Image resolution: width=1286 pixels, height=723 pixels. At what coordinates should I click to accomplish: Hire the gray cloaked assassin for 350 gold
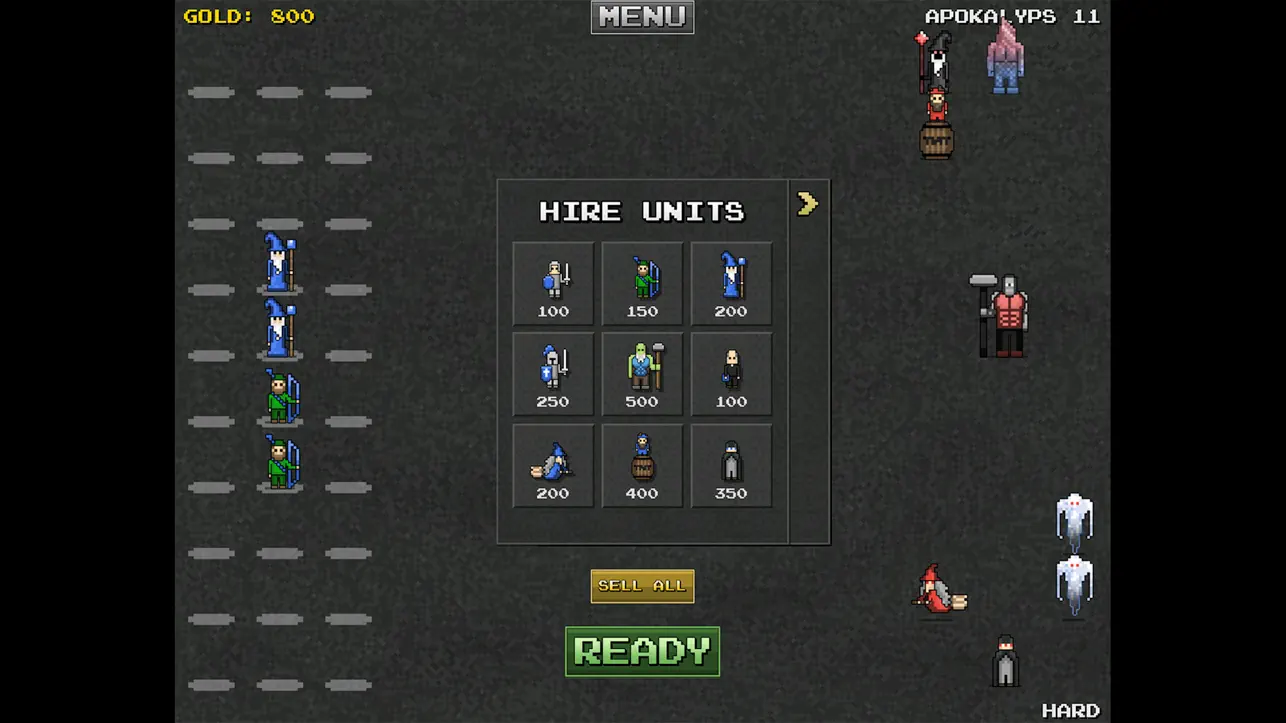click(x=731, y=465)
